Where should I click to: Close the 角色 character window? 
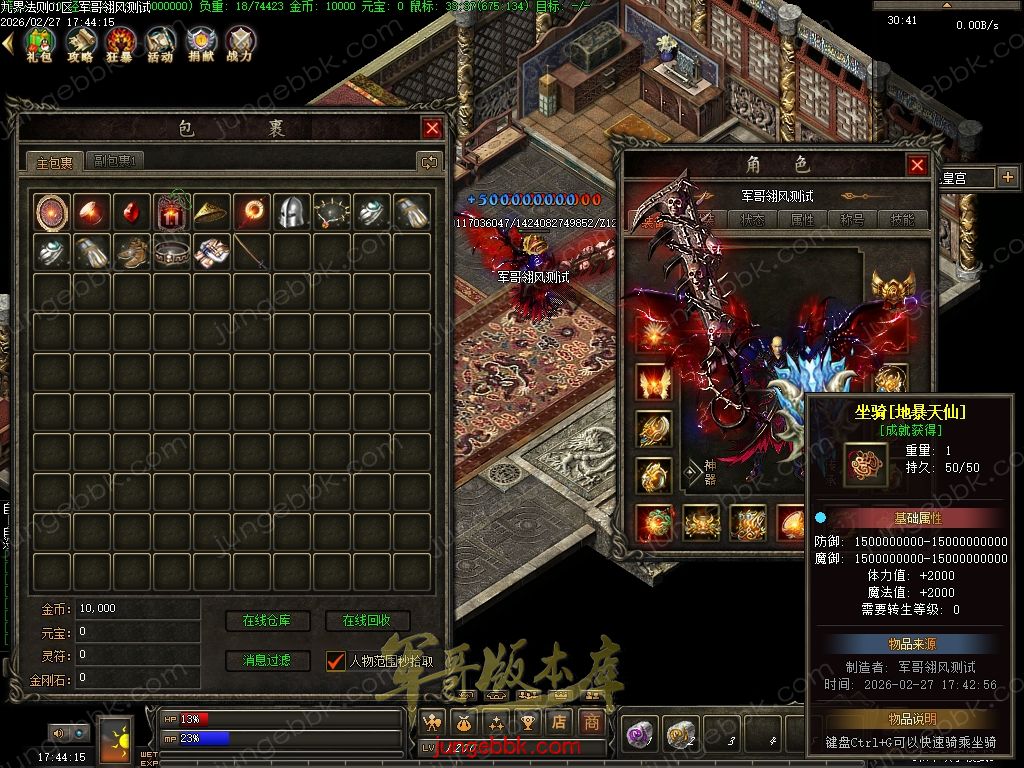coord(916,165)
